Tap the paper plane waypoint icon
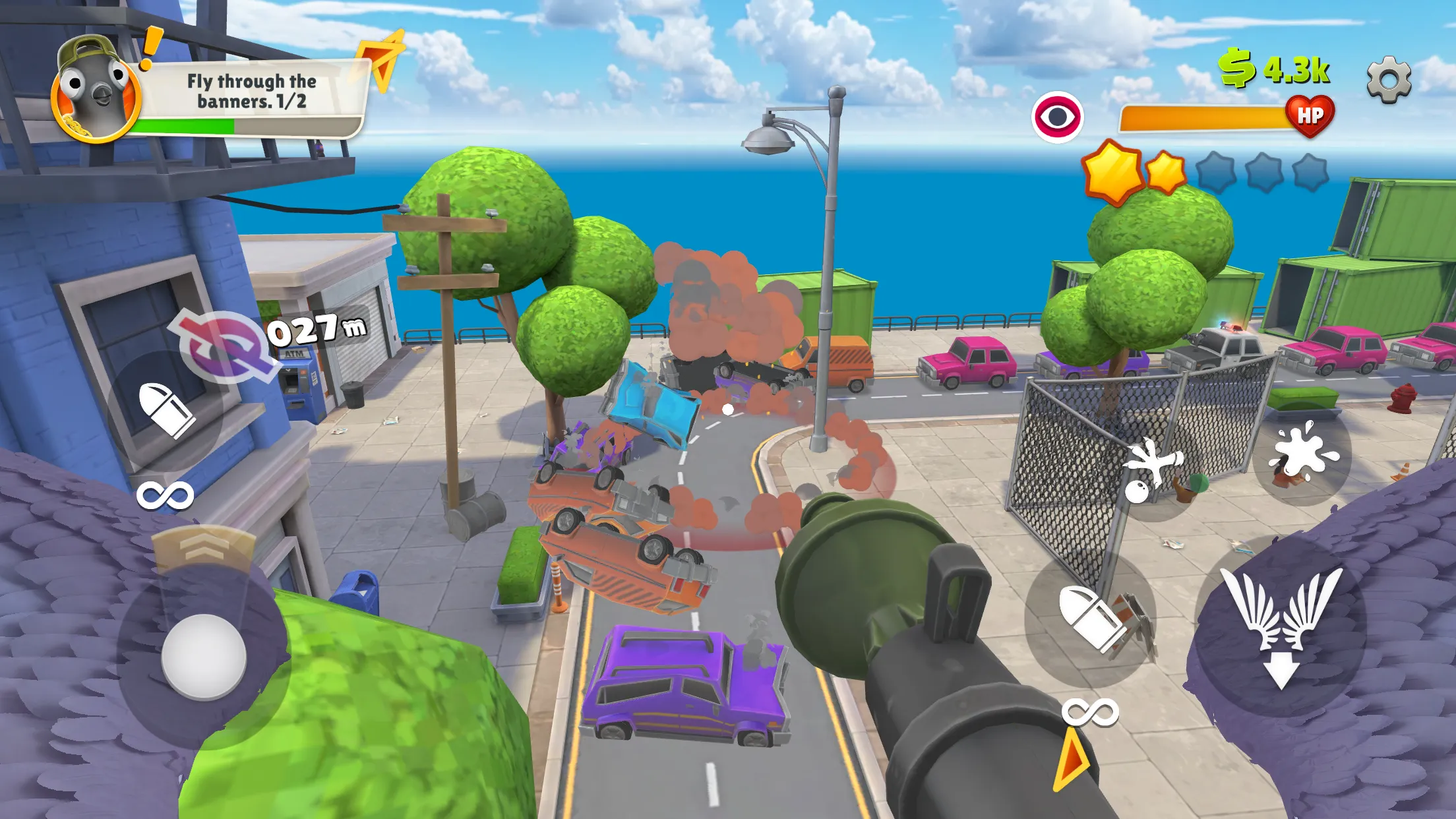 tap(381, 59)
